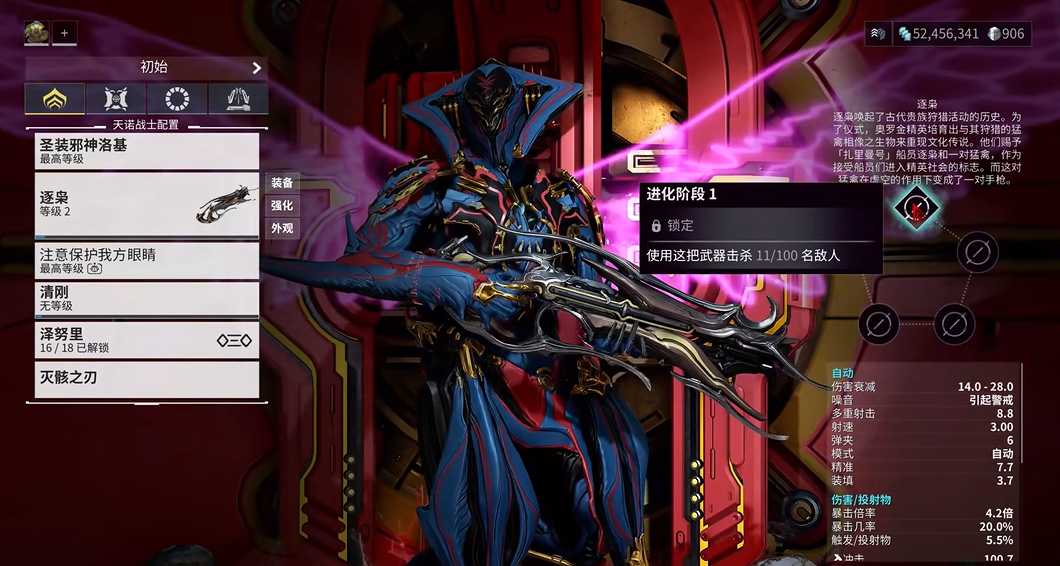Select the 逐枭 weapon slot
The image size is (1060, 566).
pyautogui.click(x=147, y=204)
